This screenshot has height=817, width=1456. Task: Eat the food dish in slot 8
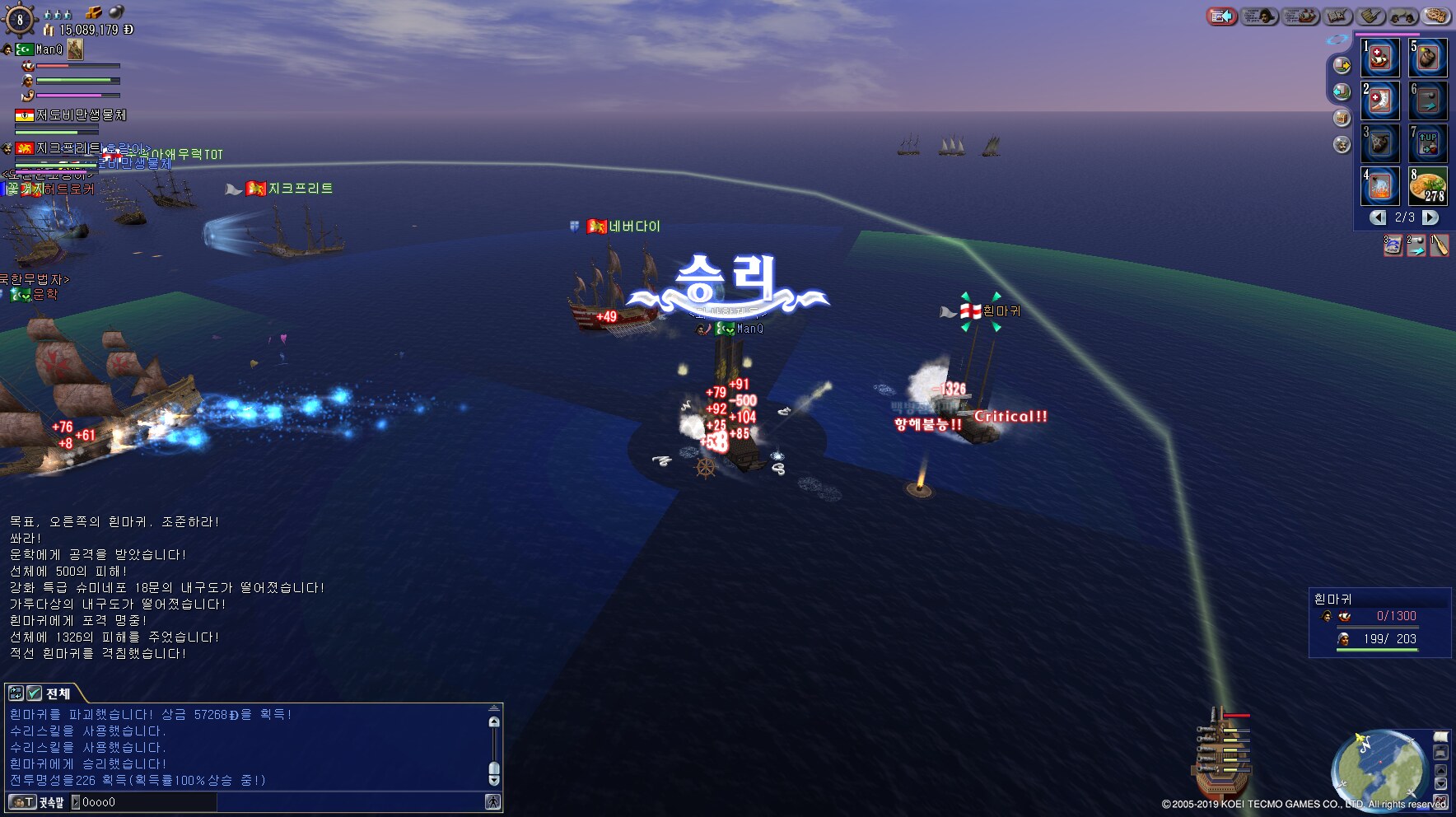[1428, 187]
